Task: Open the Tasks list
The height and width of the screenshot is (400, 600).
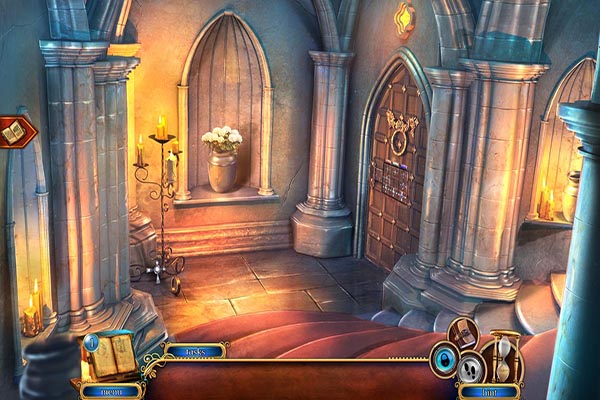Action: click(195, 351)
